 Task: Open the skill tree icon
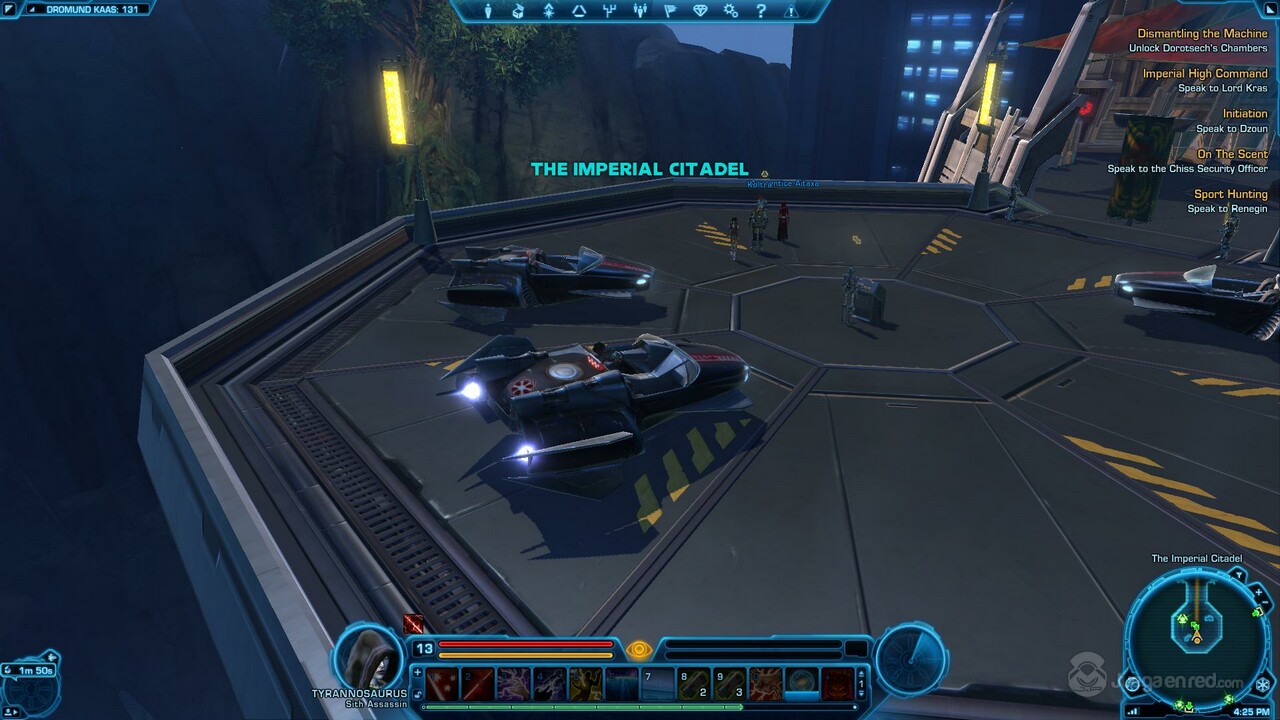[579, 11]
